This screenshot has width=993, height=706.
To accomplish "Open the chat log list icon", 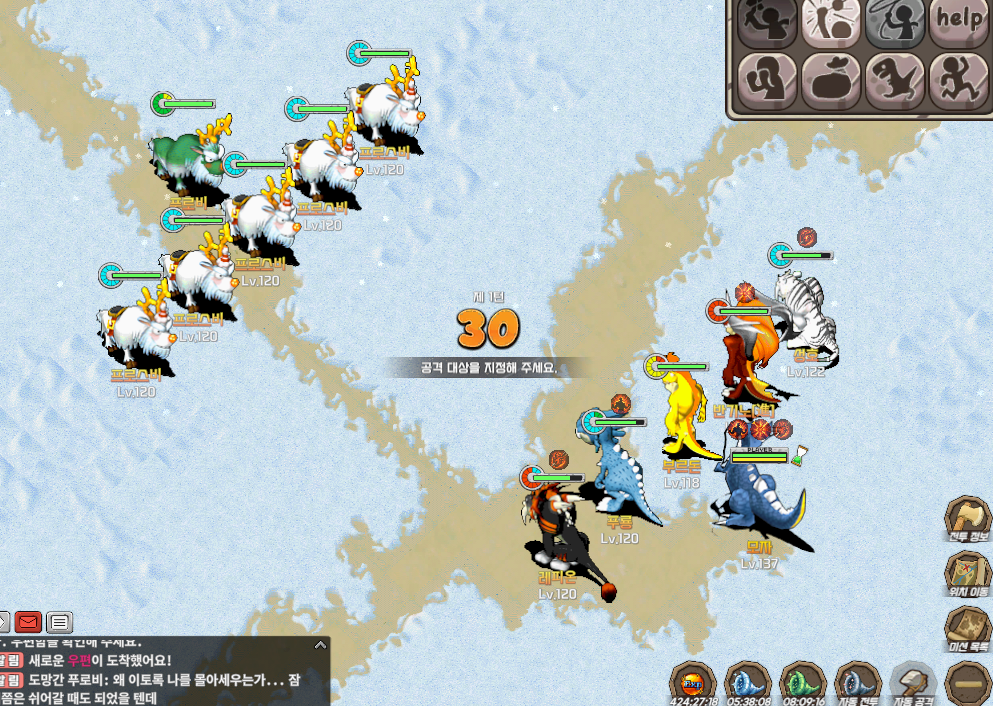I will (x=60, y=622).
